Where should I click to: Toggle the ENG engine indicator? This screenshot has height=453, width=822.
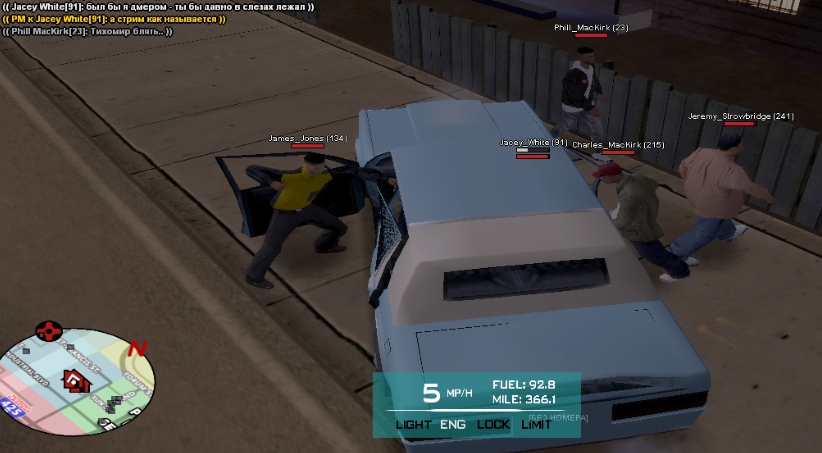click(453, 424)
